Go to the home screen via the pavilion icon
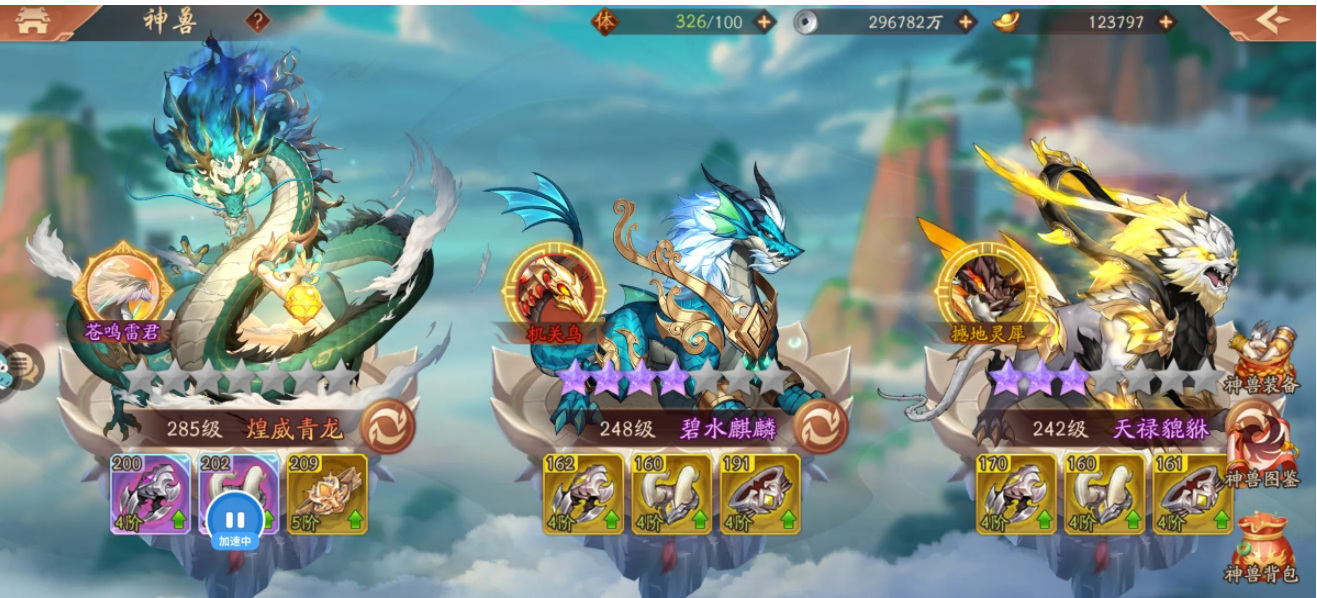Image resolution: width=1317 pixels, height=598 pixels. click(33, 22)
